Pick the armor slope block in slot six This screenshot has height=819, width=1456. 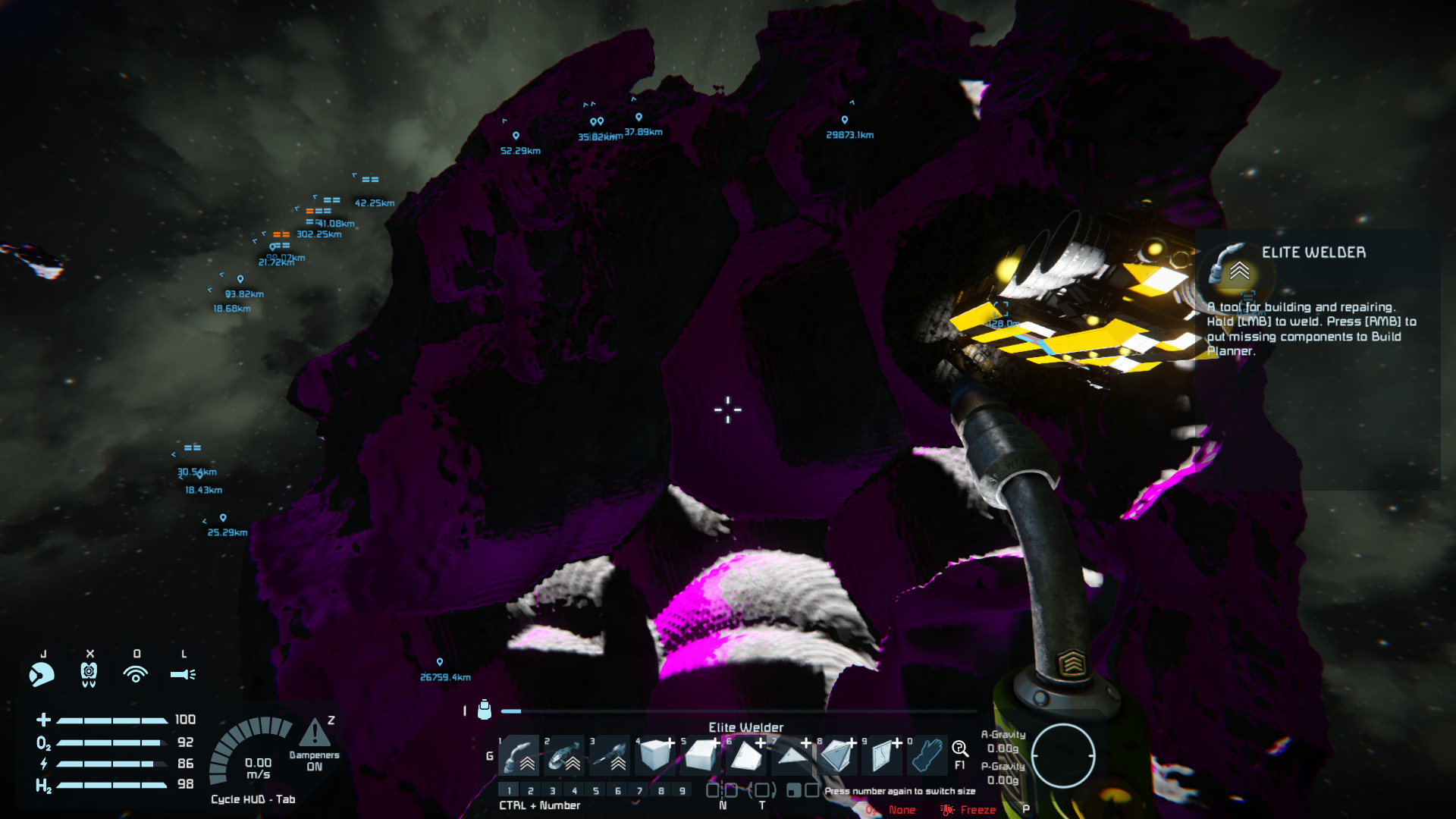[746, 755]
